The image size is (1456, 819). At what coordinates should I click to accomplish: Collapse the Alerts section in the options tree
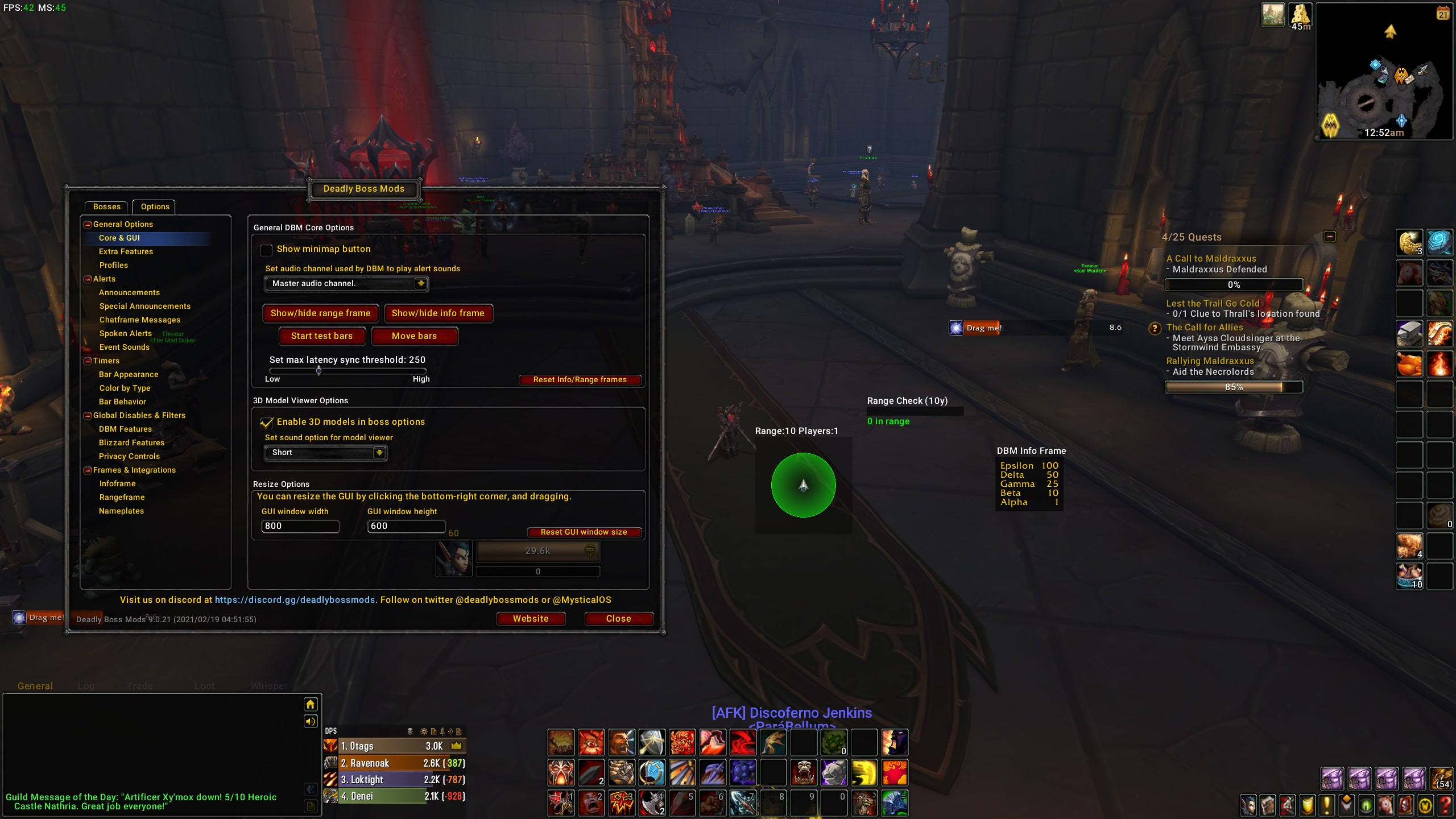point(87,279)
